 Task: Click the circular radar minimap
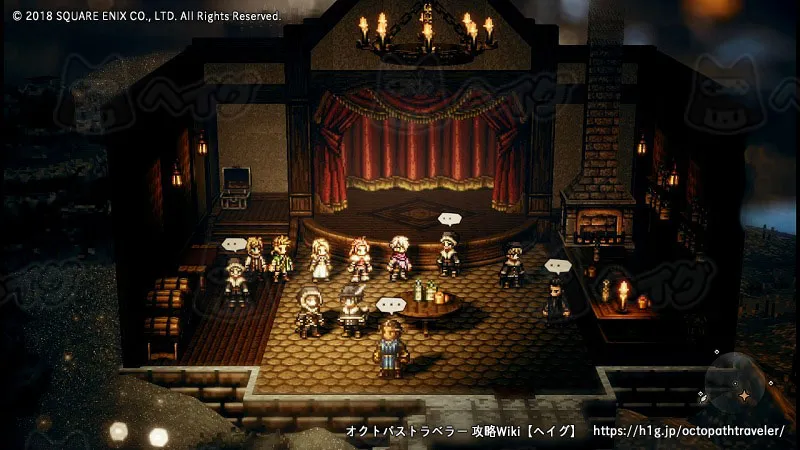pyautogui.click(x=737, y=382)
